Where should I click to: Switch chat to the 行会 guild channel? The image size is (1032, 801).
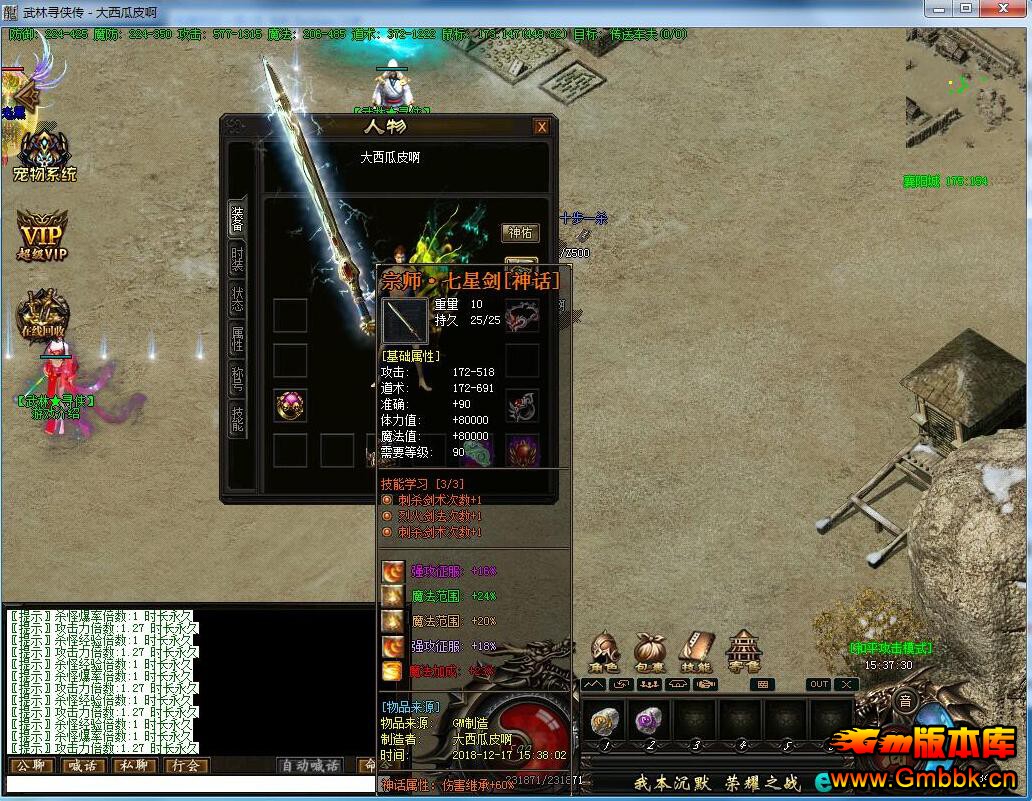pos(185,766)
